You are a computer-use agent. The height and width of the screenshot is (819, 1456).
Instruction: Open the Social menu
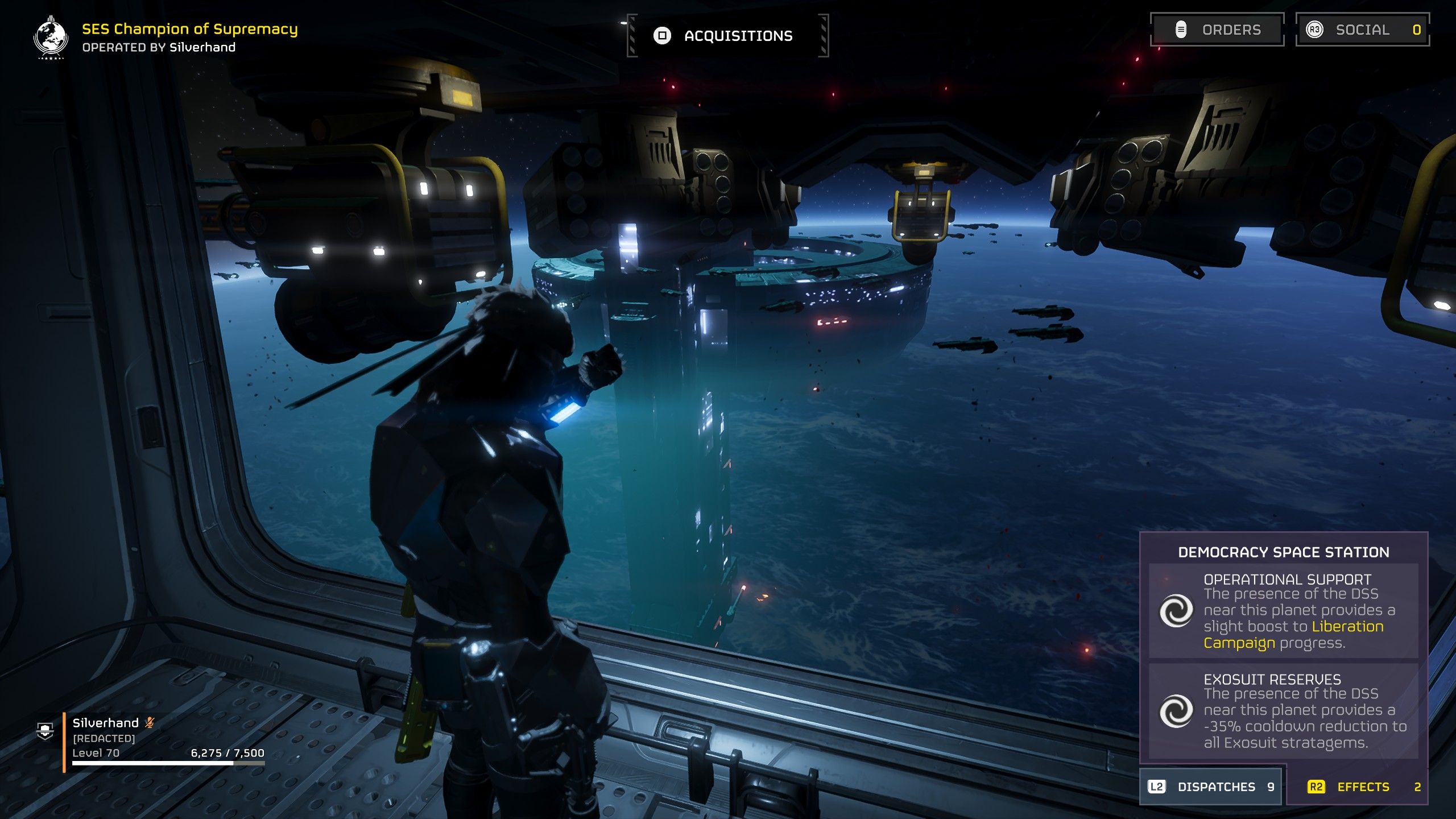(1362, 30)
